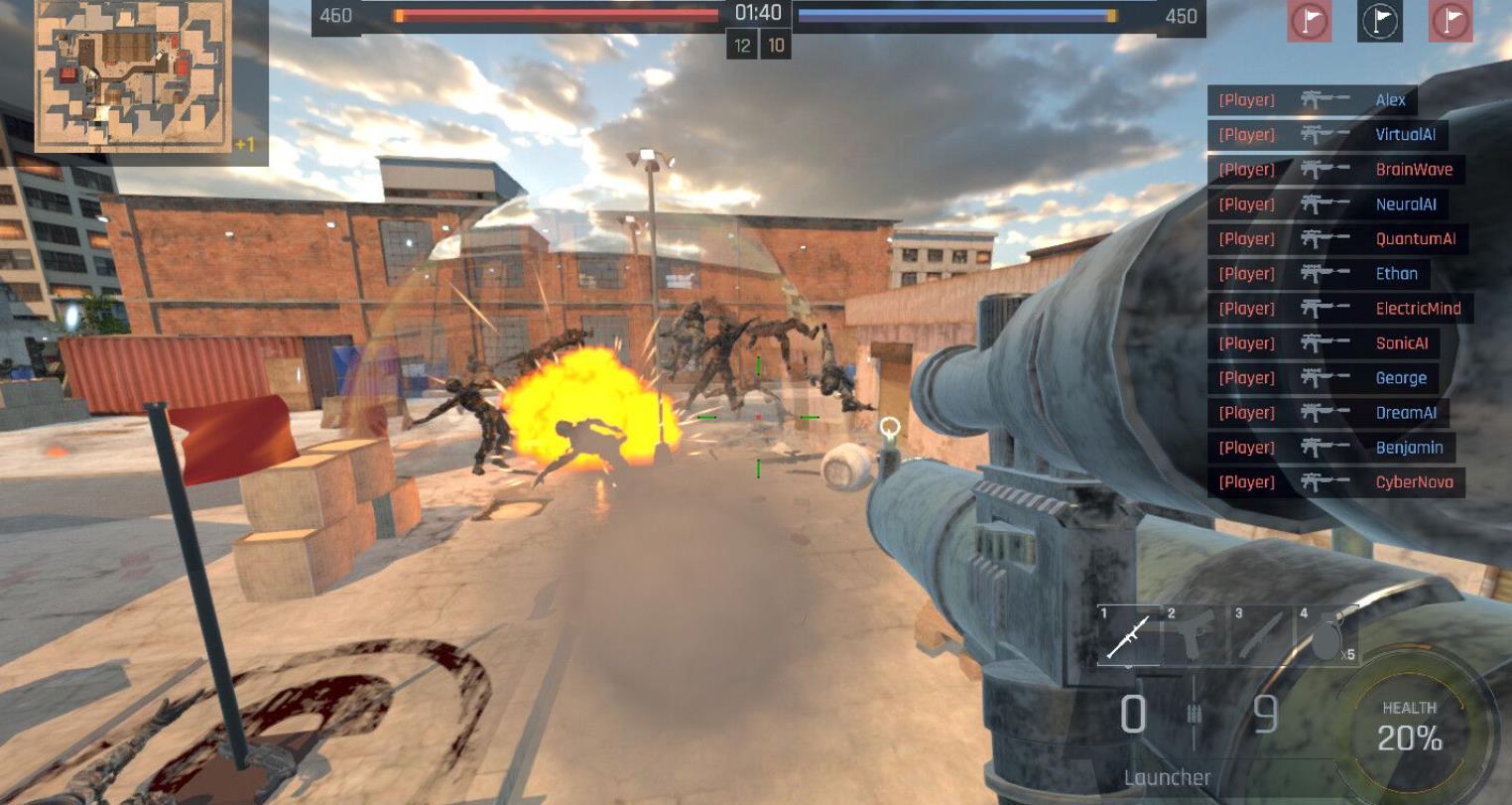Switch to the pistol weapon slot
The image size is (1512, 805).
(1194, 635)
